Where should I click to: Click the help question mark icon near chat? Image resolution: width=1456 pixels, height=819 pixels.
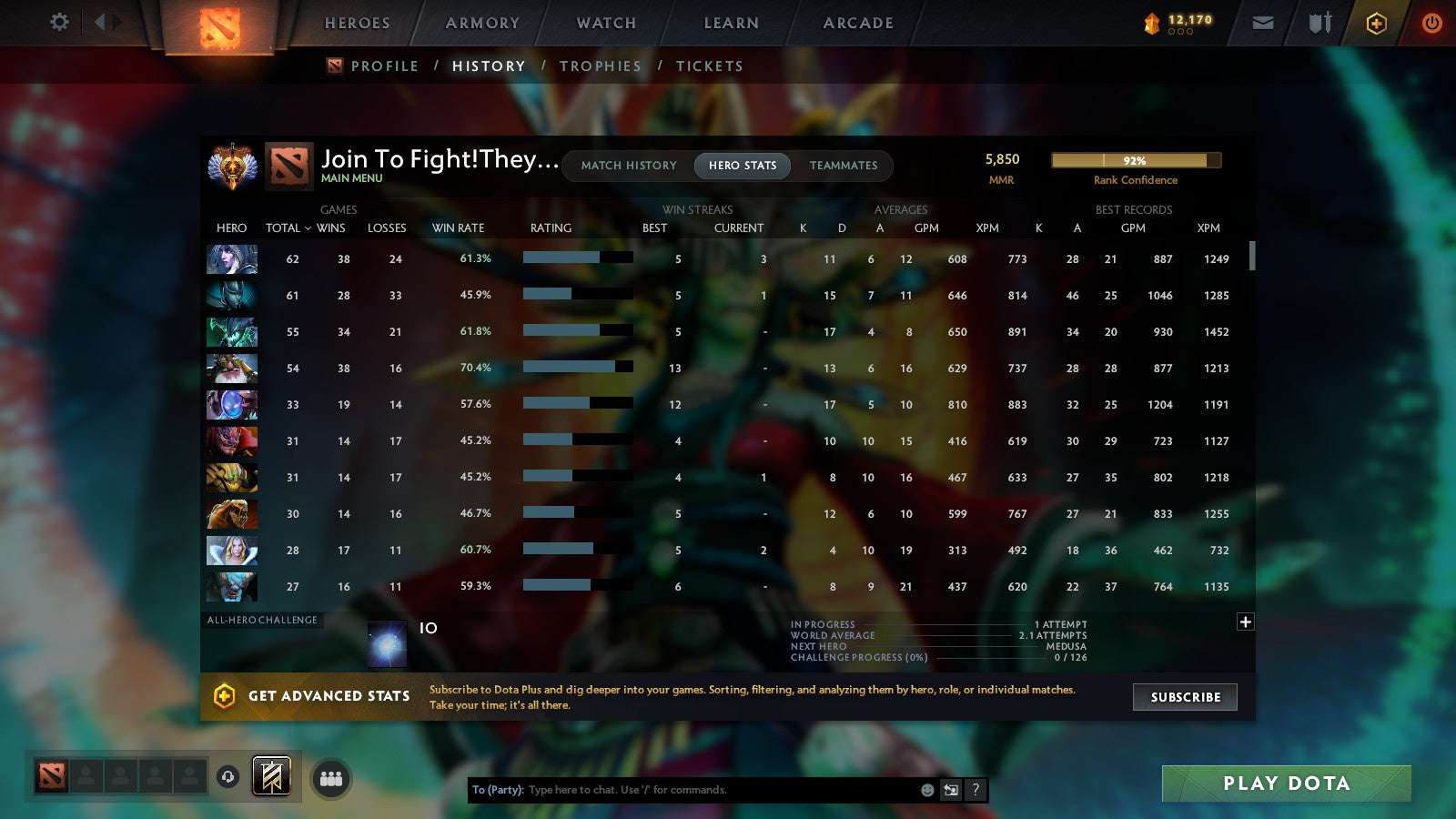tap(976, 790)
